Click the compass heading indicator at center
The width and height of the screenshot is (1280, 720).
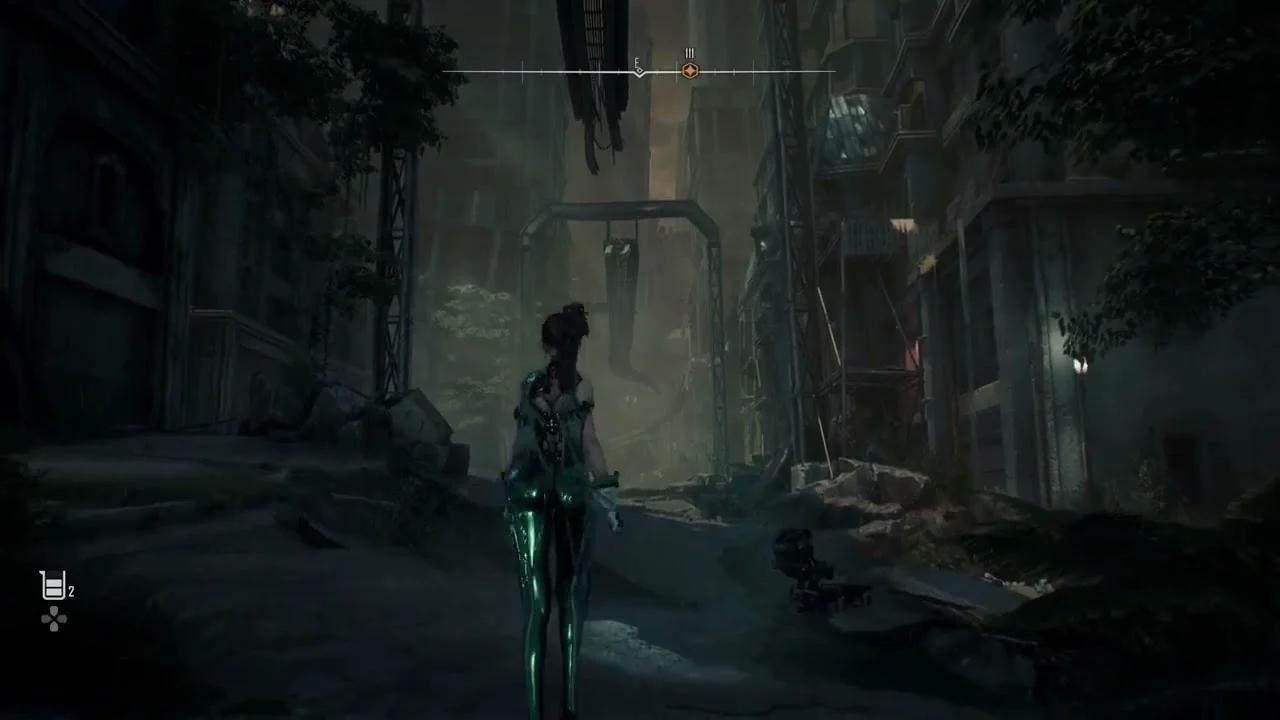pos(639,71)
